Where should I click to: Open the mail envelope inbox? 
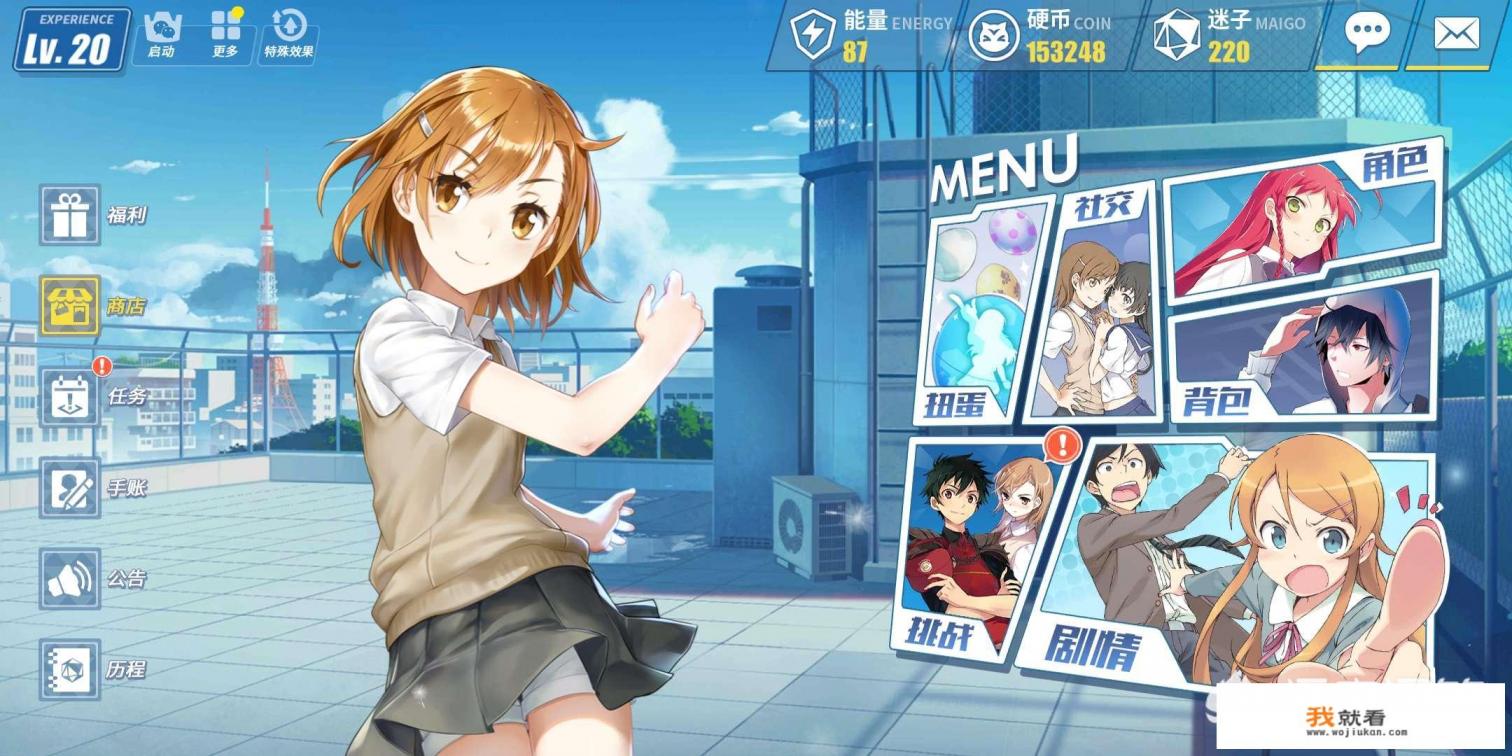pos(1455,34)
